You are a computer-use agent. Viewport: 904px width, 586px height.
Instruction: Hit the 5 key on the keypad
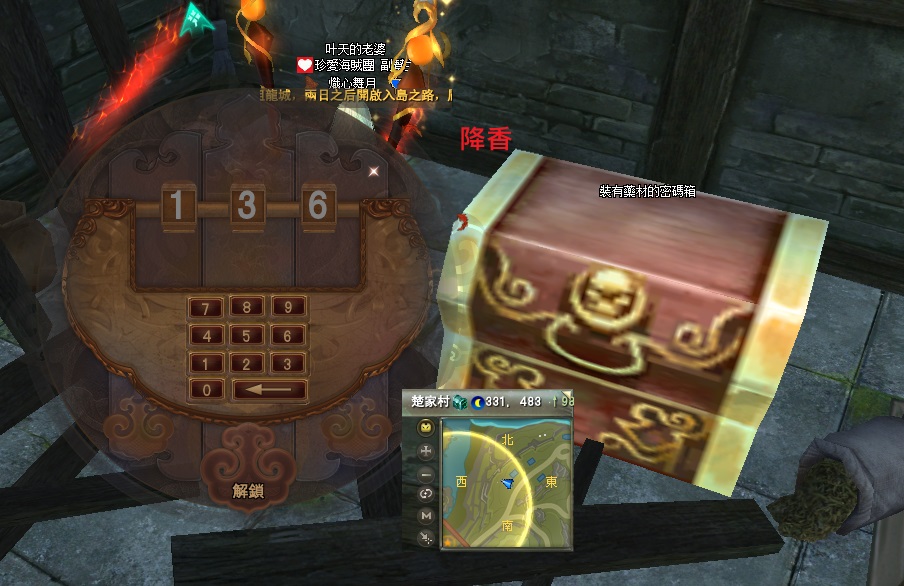246,336
